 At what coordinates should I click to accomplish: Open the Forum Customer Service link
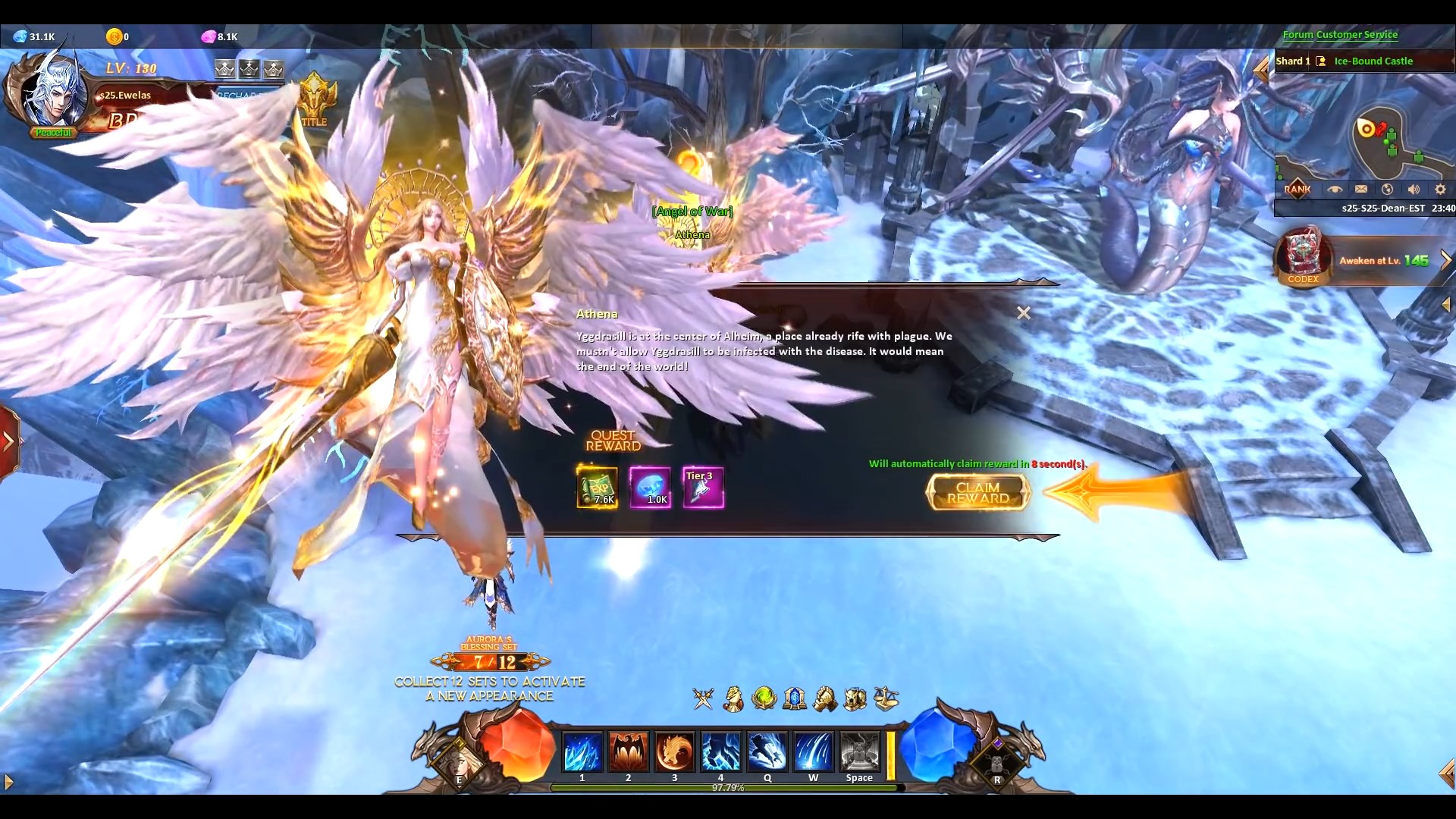1341,34
